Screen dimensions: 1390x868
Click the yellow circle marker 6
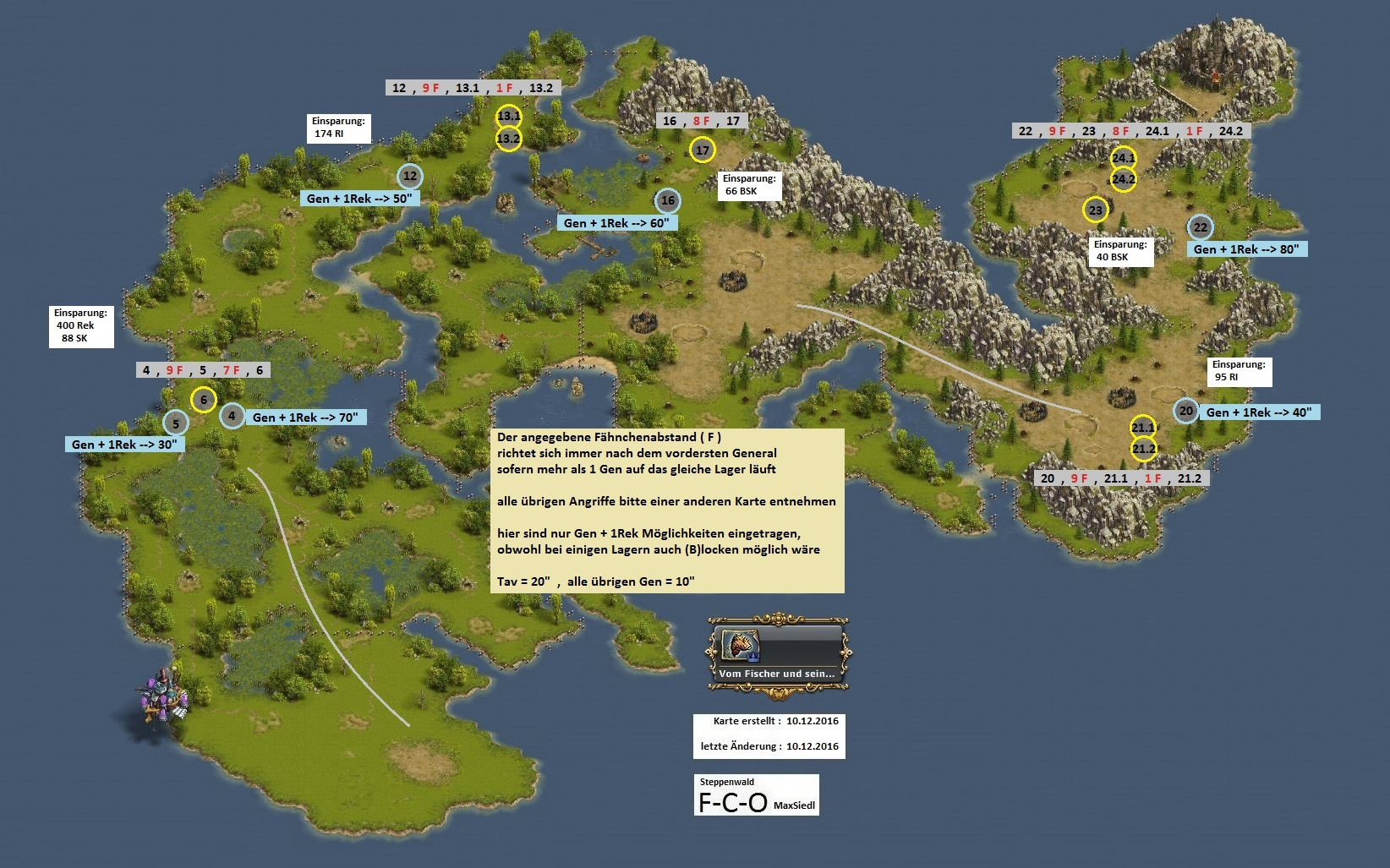pyautogui.click(x=204, y=400)
